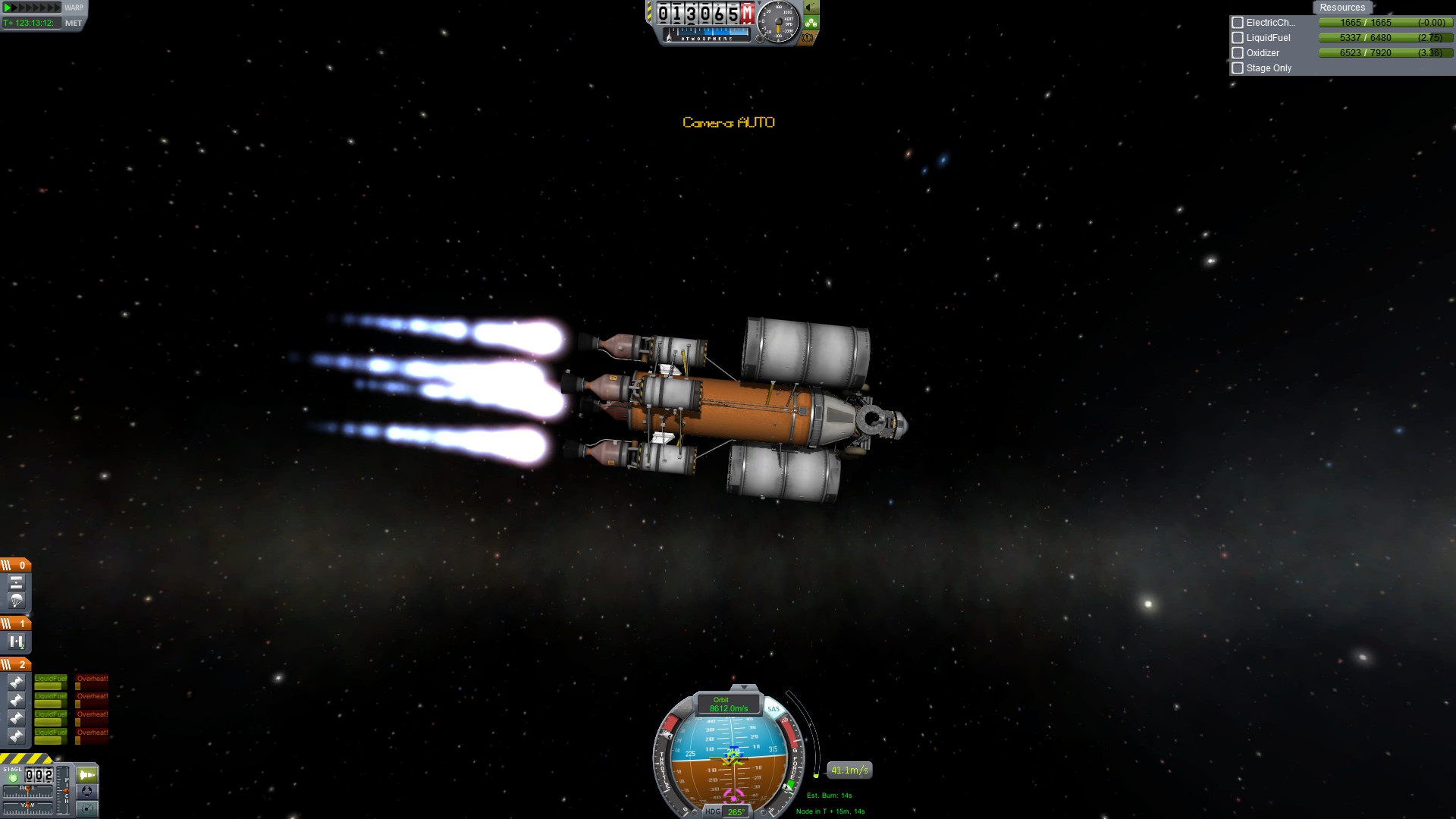Image resolution: width=1456 pixels, height=819 pixels.
Task: Cycle the Orbit speed display mode
Action: point(728,704)
